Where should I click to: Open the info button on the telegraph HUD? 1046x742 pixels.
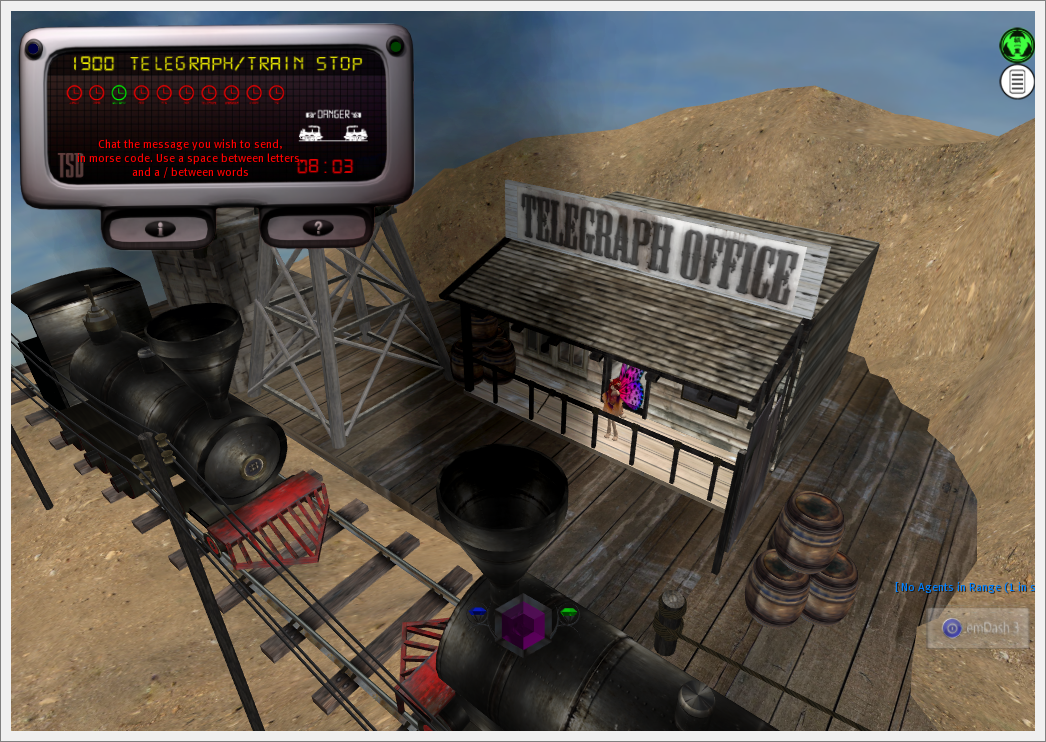[160, 228]
